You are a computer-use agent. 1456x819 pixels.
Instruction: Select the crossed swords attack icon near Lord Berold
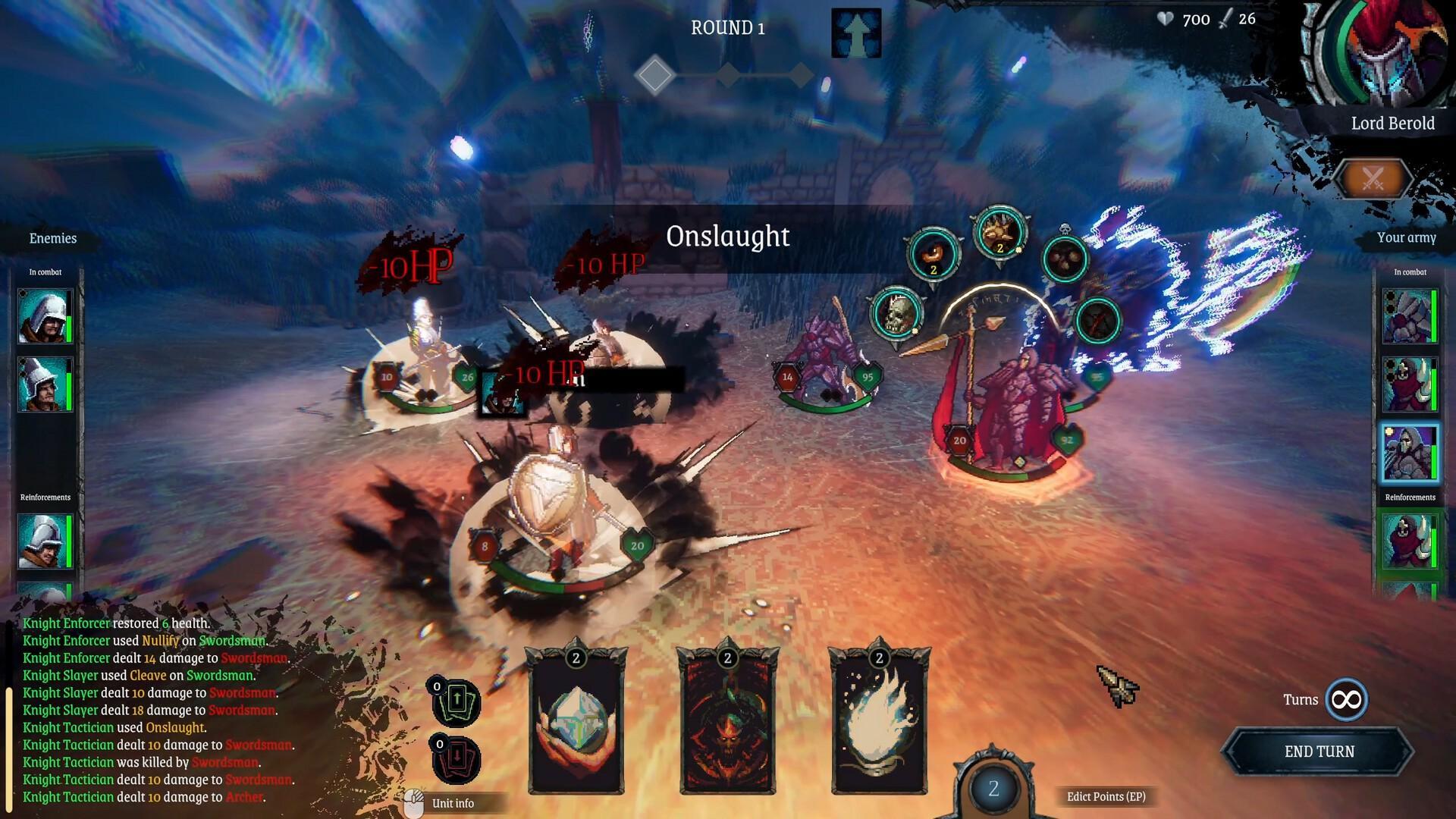(x=1374, y=180)
